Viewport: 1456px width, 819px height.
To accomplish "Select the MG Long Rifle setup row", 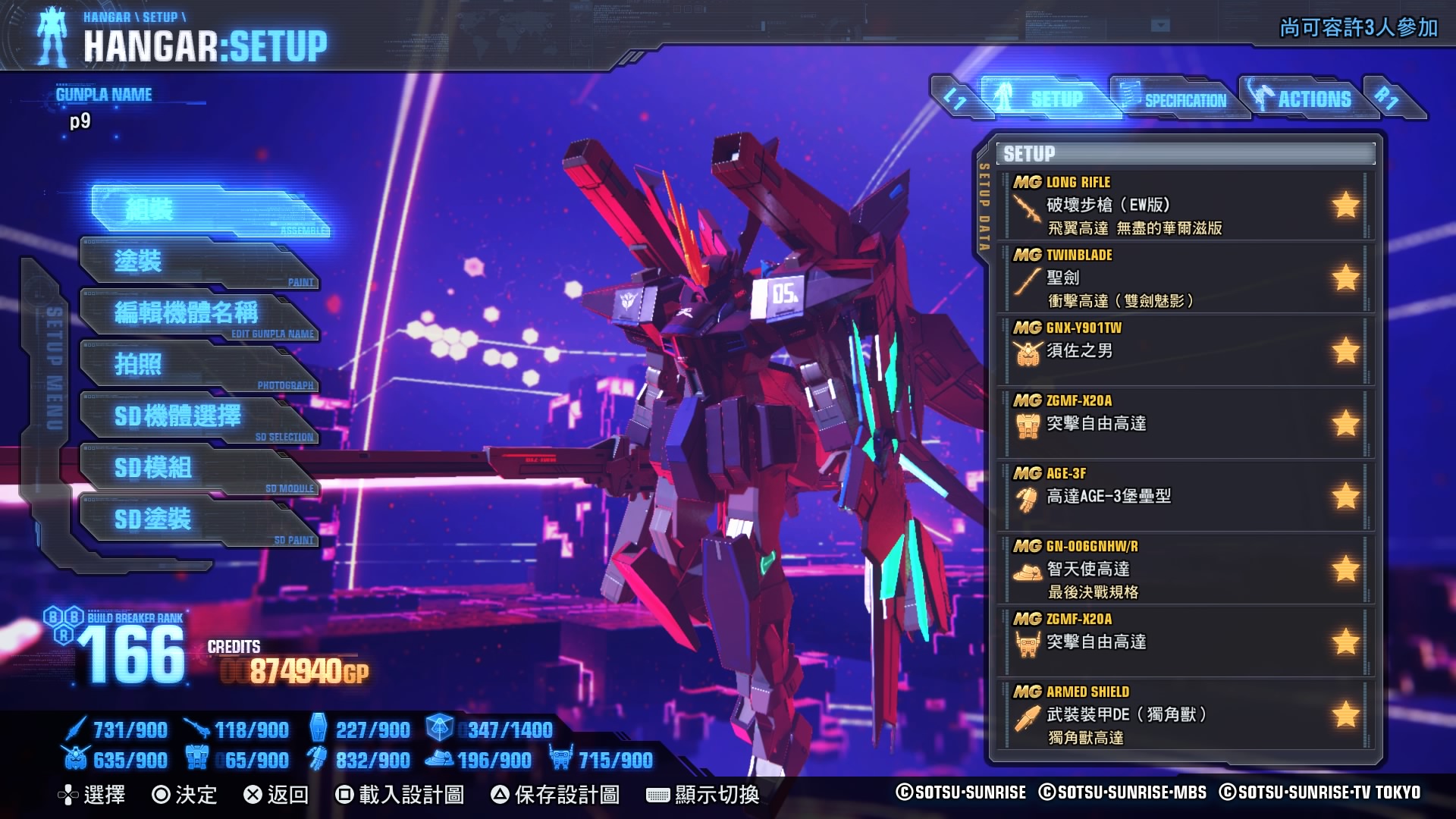I will 1186,205.
